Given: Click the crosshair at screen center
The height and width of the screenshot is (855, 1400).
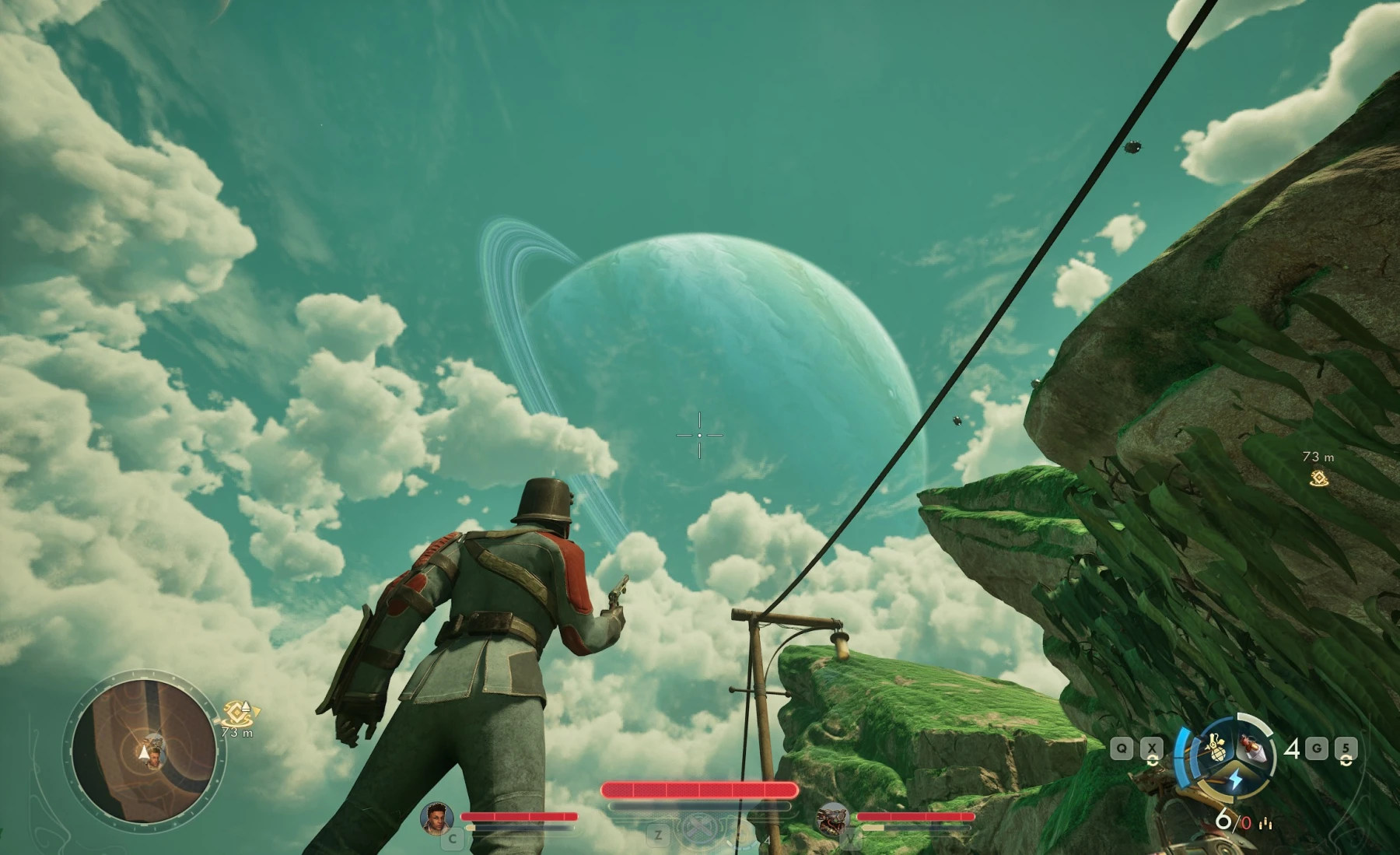Looking at the screenshot, I should pos(698,436).
